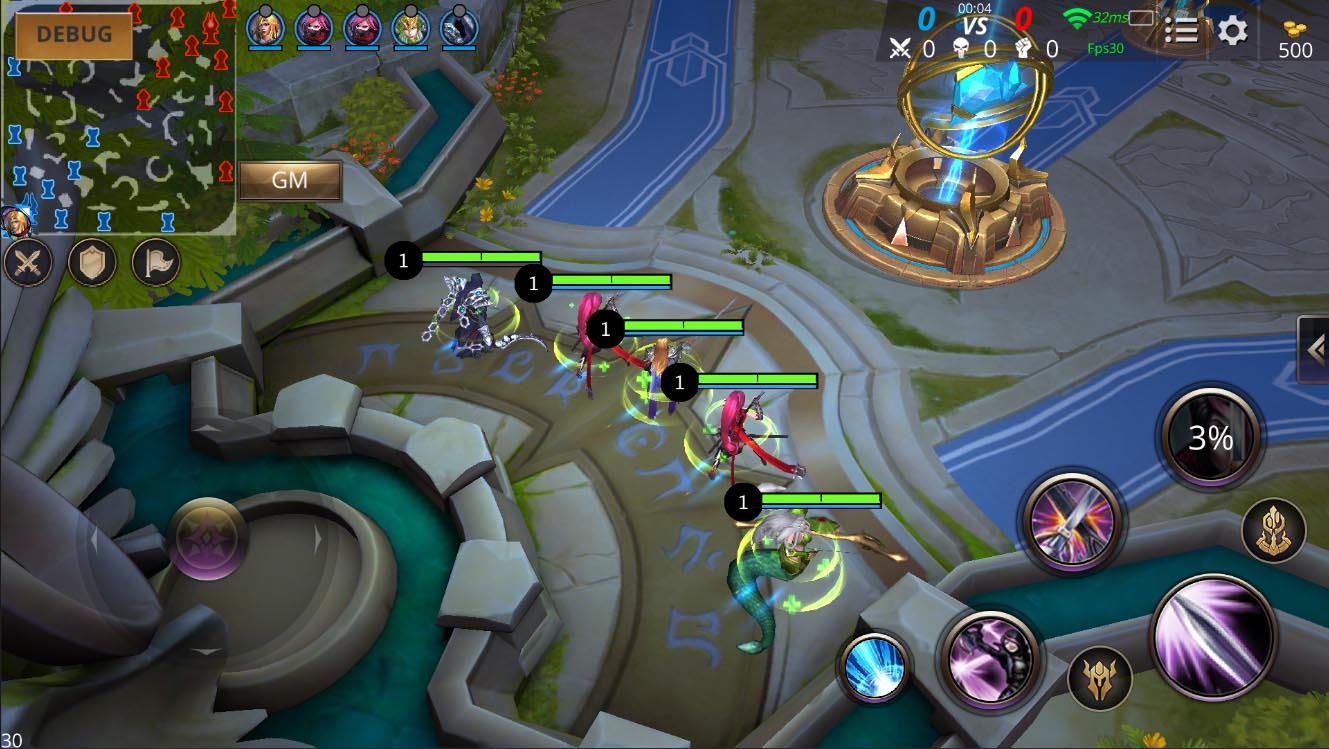Open the shop via gold coins
This screenshot has height=749, width=1329.
pyautogui.click(x=1295, y=40)
